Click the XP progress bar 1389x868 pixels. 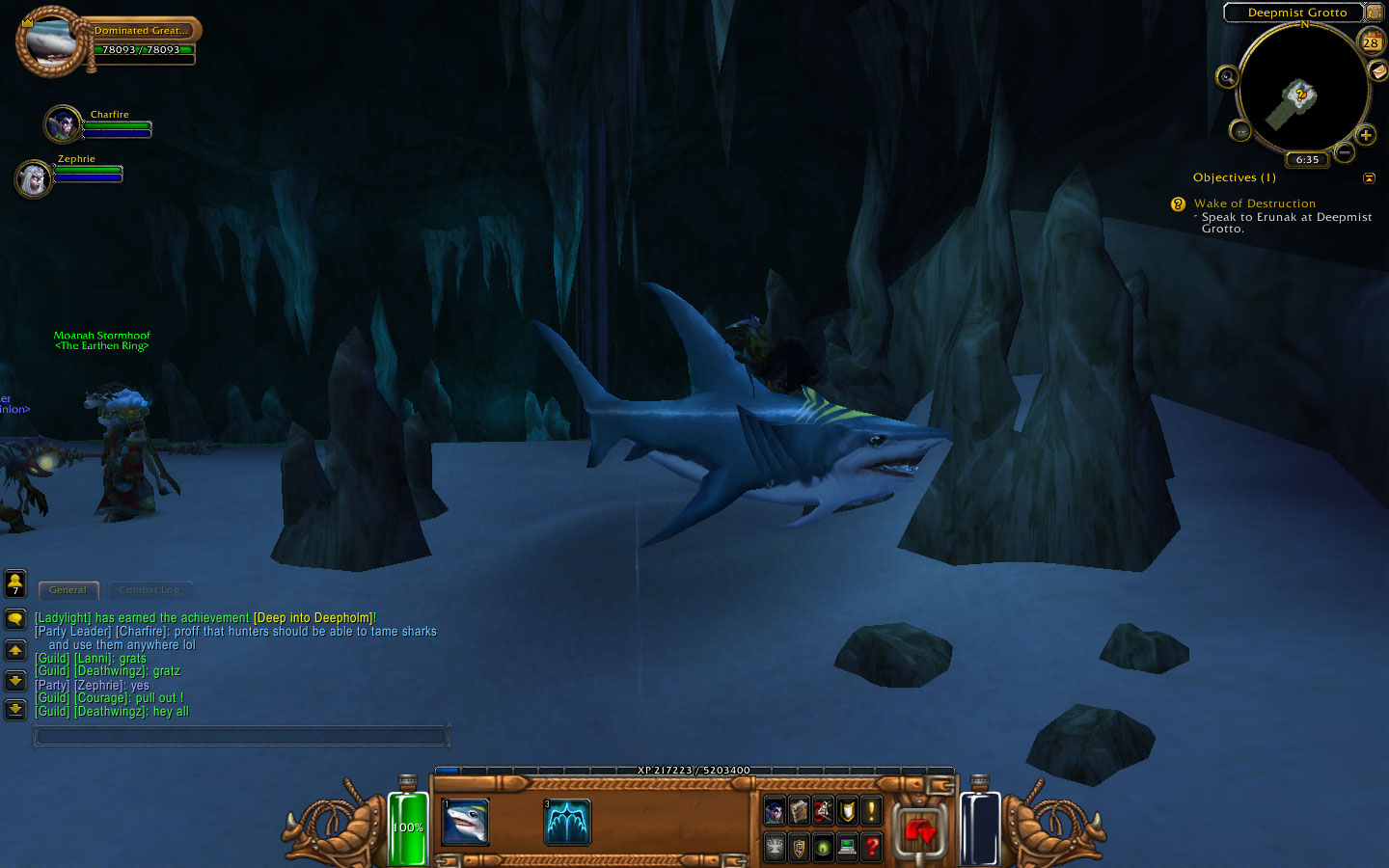coord(694,771)
